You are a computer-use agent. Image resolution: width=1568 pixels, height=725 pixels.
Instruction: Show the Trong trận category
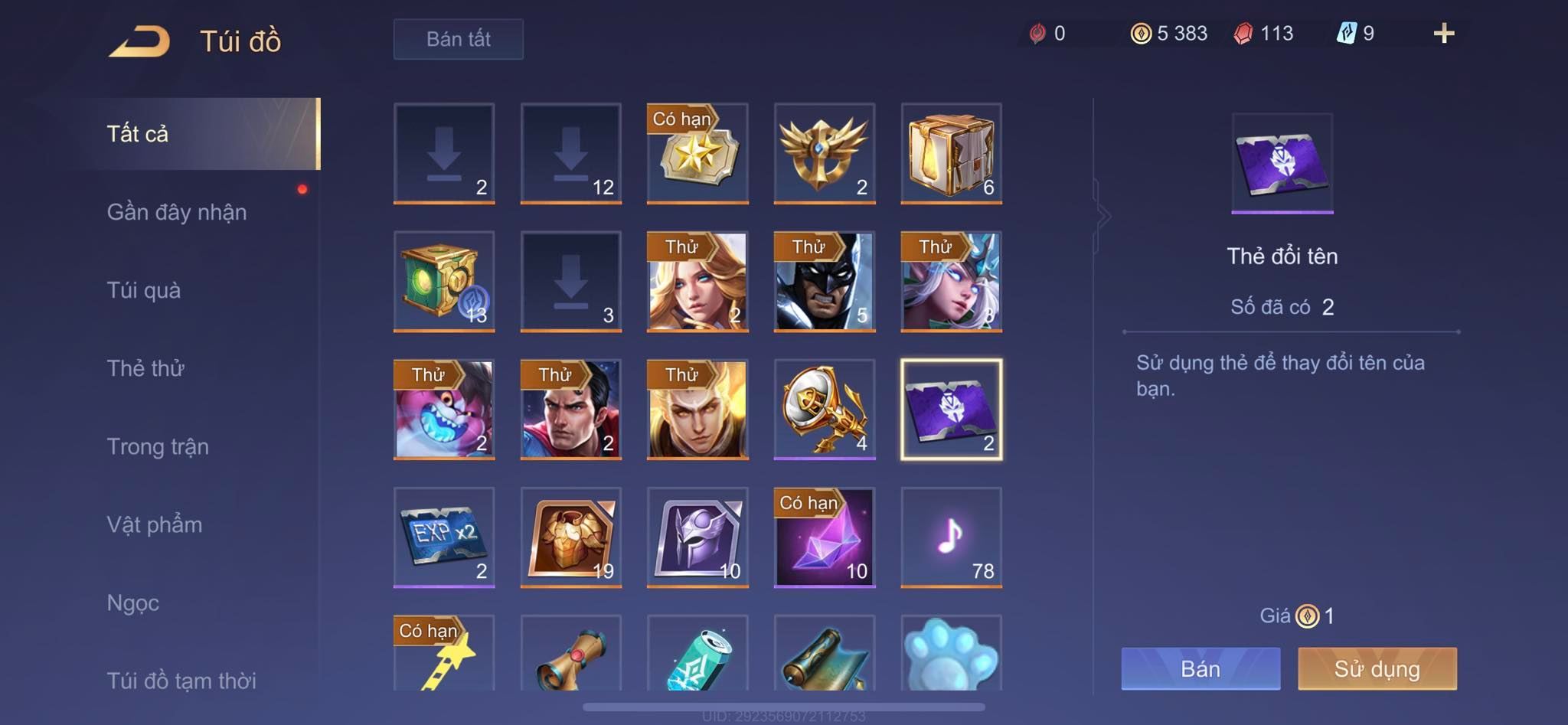tap(158, 446)
